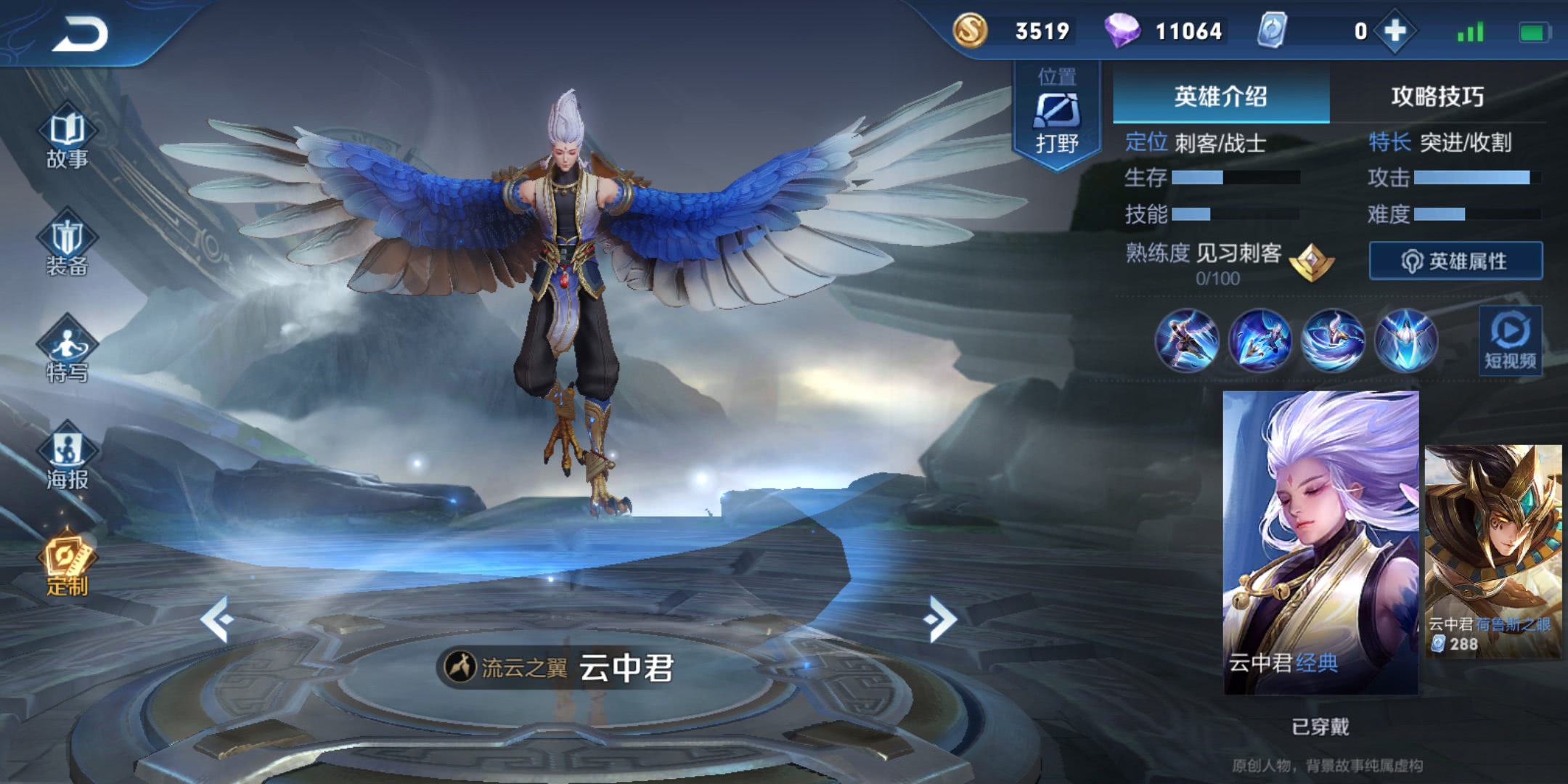Open the 特写 close-up view
The width and height of the screenshot is (1568, 784).
pyautogui.click(x=67, y=350)
